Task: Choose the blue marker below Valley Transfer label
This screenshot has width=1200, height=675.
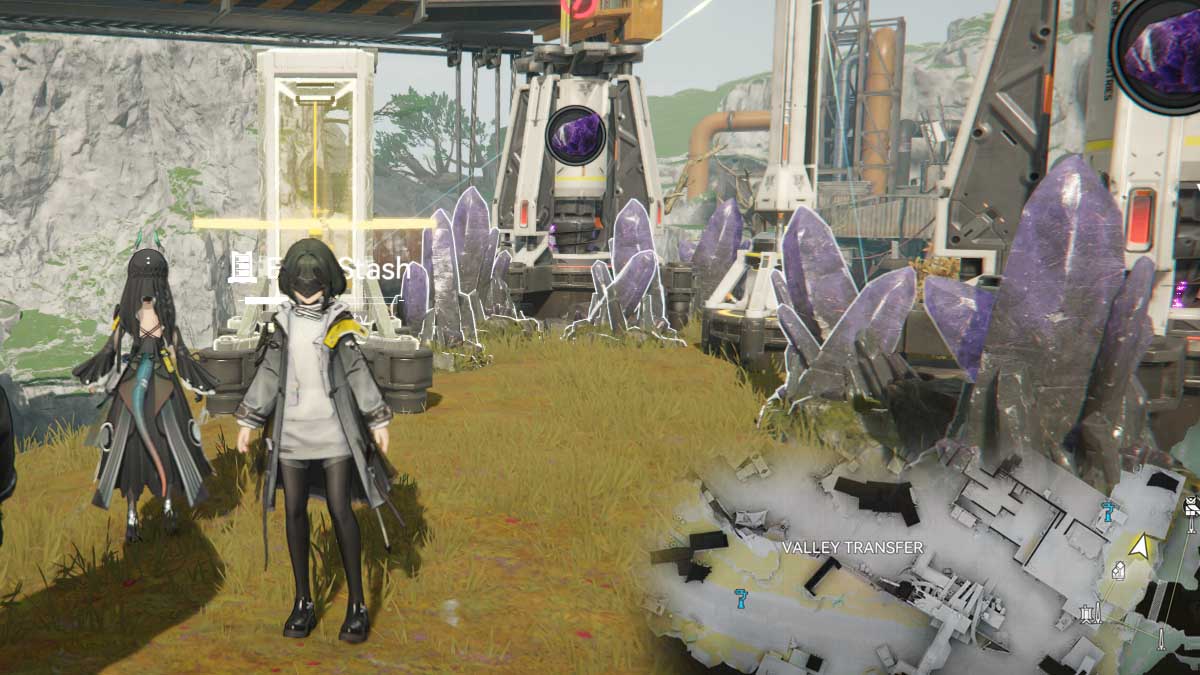Action: [741, 598]
